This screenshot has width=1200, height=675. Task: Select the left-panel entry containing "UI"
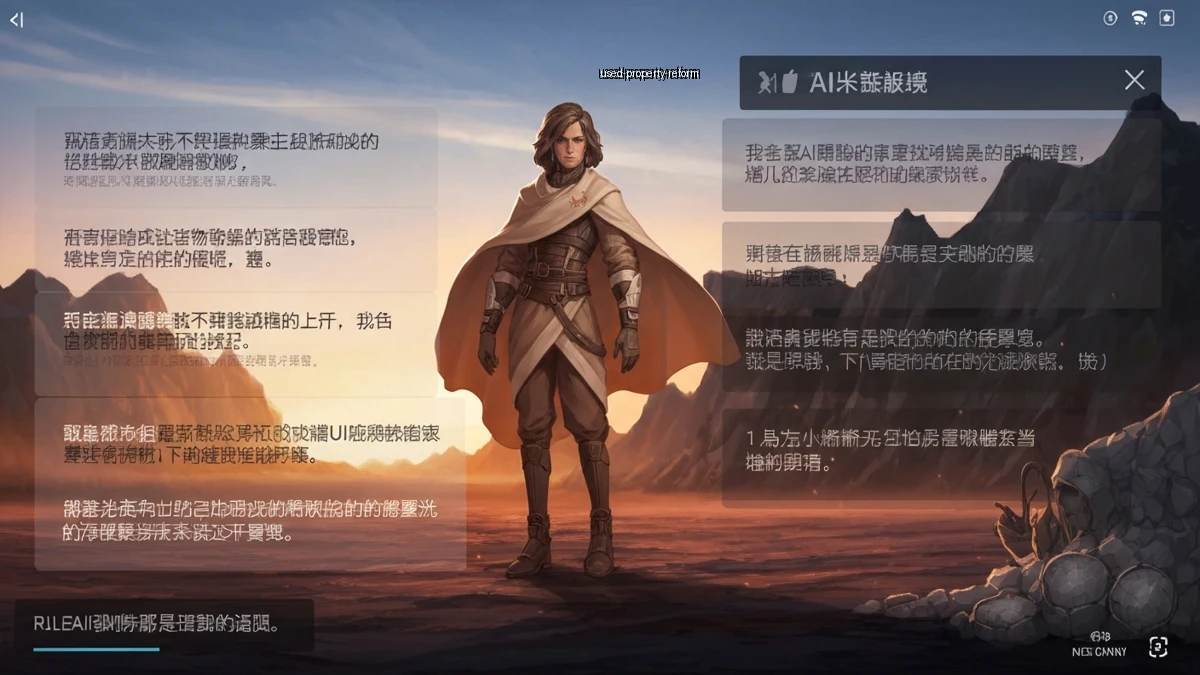tap(250, 444)
